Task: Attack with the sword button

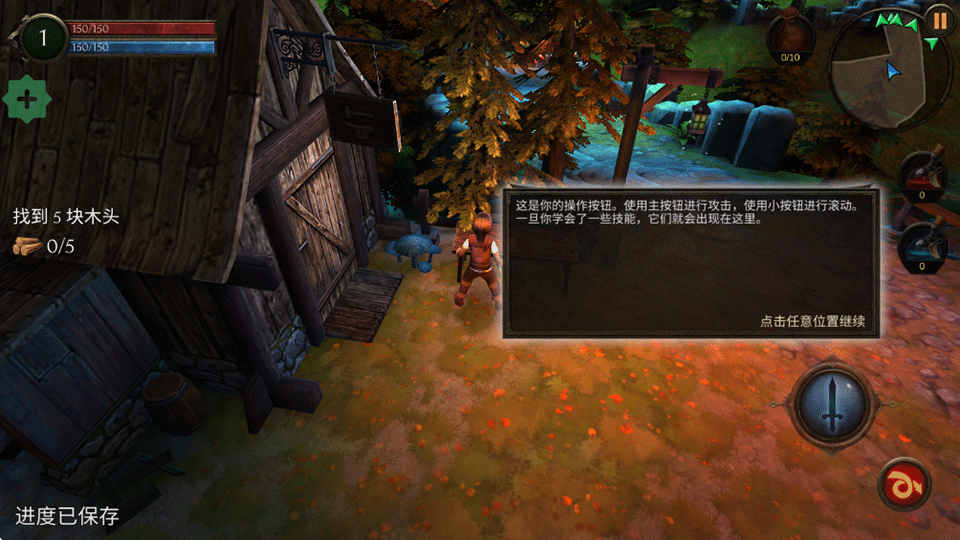Action: [832, 403]
